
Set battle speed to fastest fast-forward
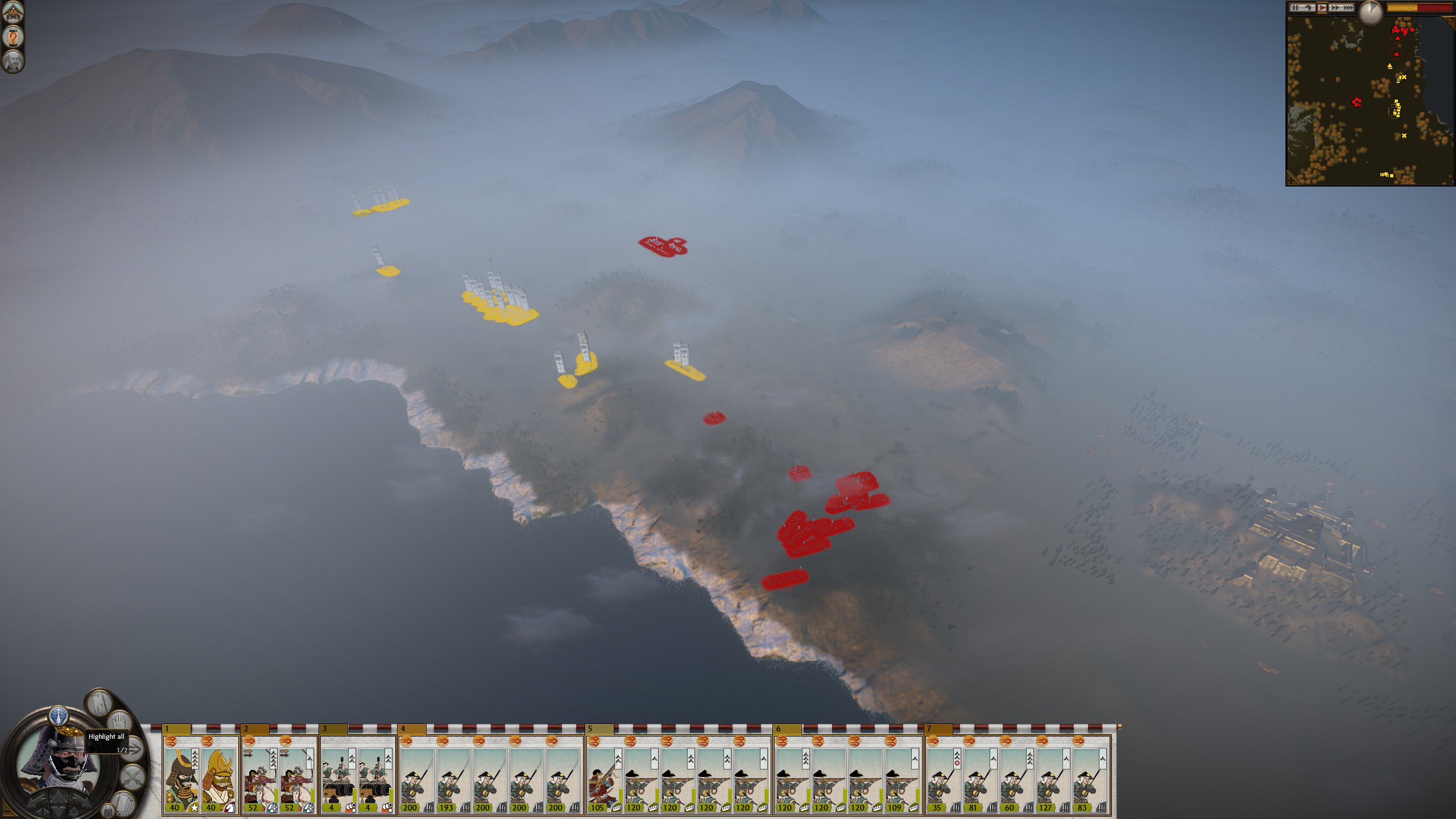(1348, 8)
